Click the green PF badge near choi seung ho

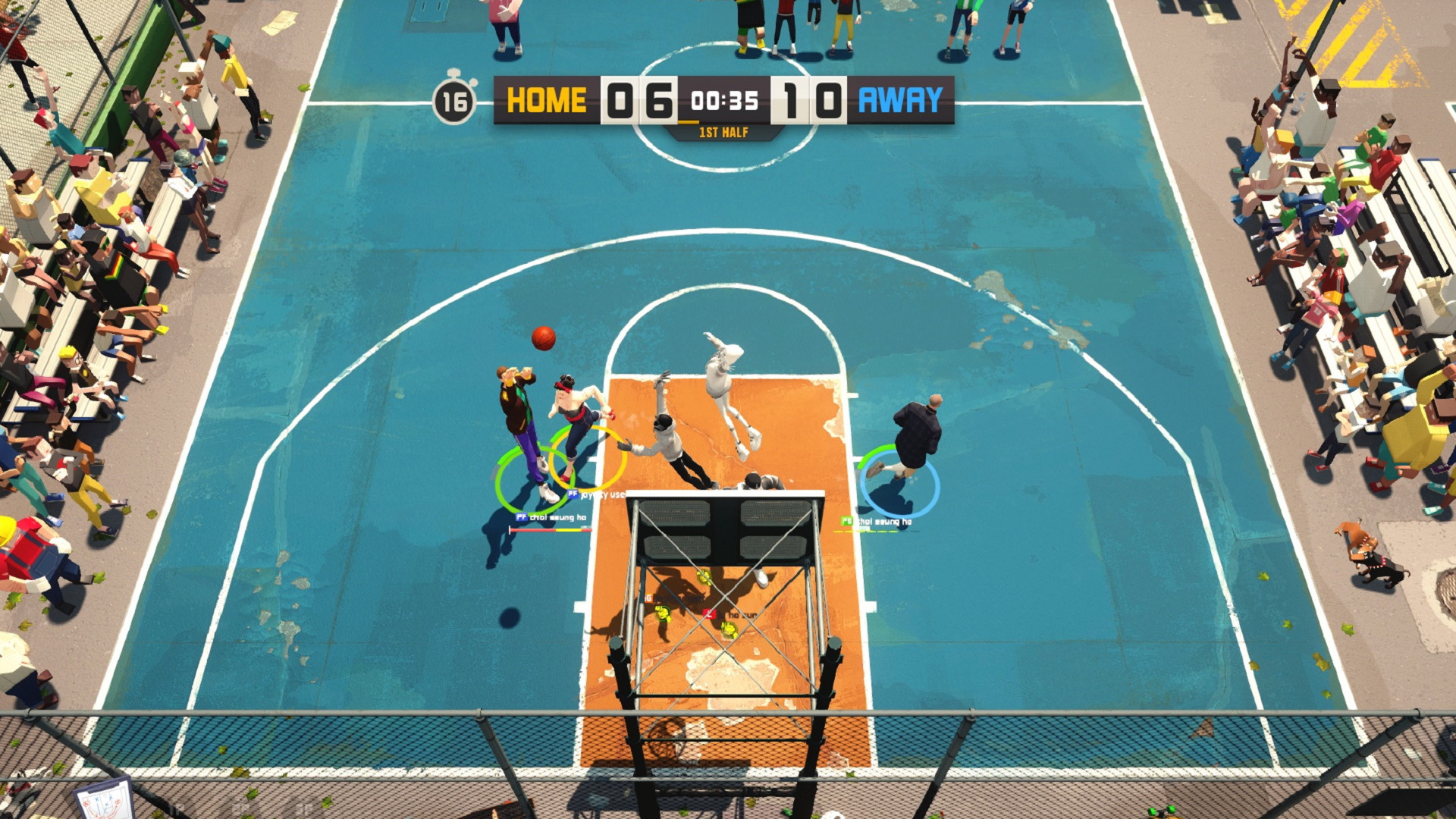[x=846, y=521]
